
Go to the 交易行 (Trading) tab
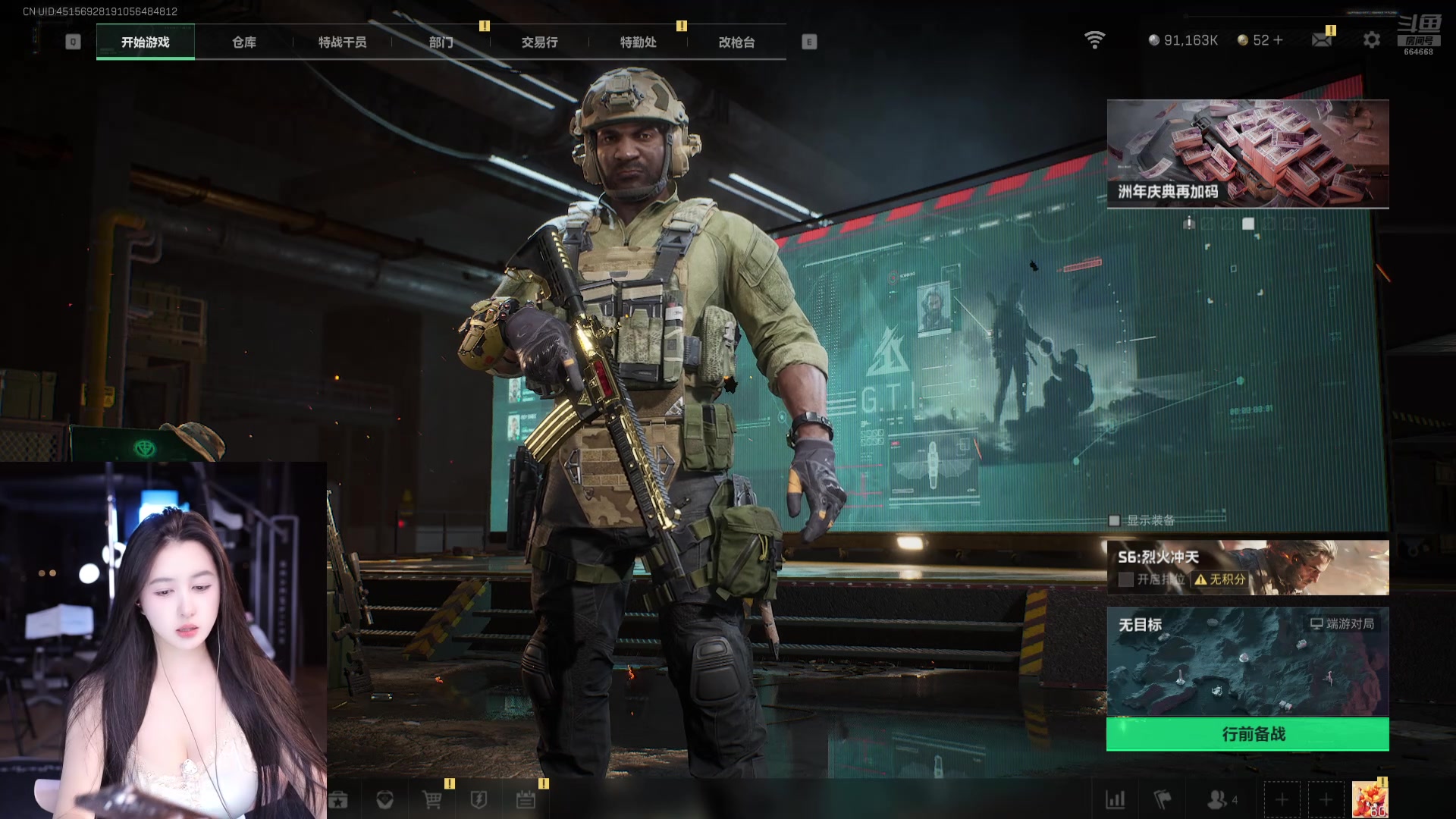click(x=539, y=42)
